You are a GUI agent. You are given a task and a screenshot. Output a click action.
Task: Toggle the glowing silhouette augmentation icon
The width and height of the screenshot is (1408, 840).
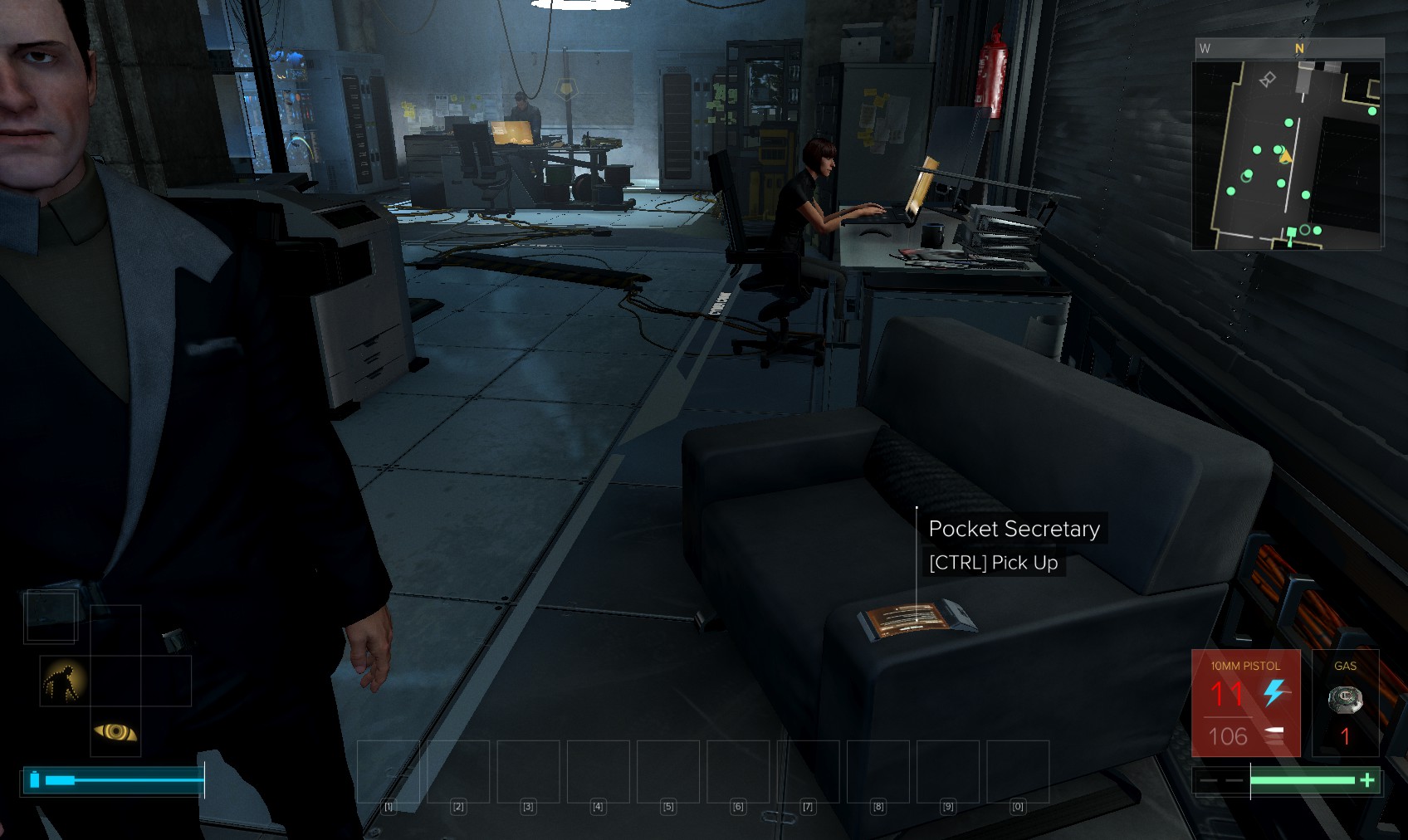[65, 681]
